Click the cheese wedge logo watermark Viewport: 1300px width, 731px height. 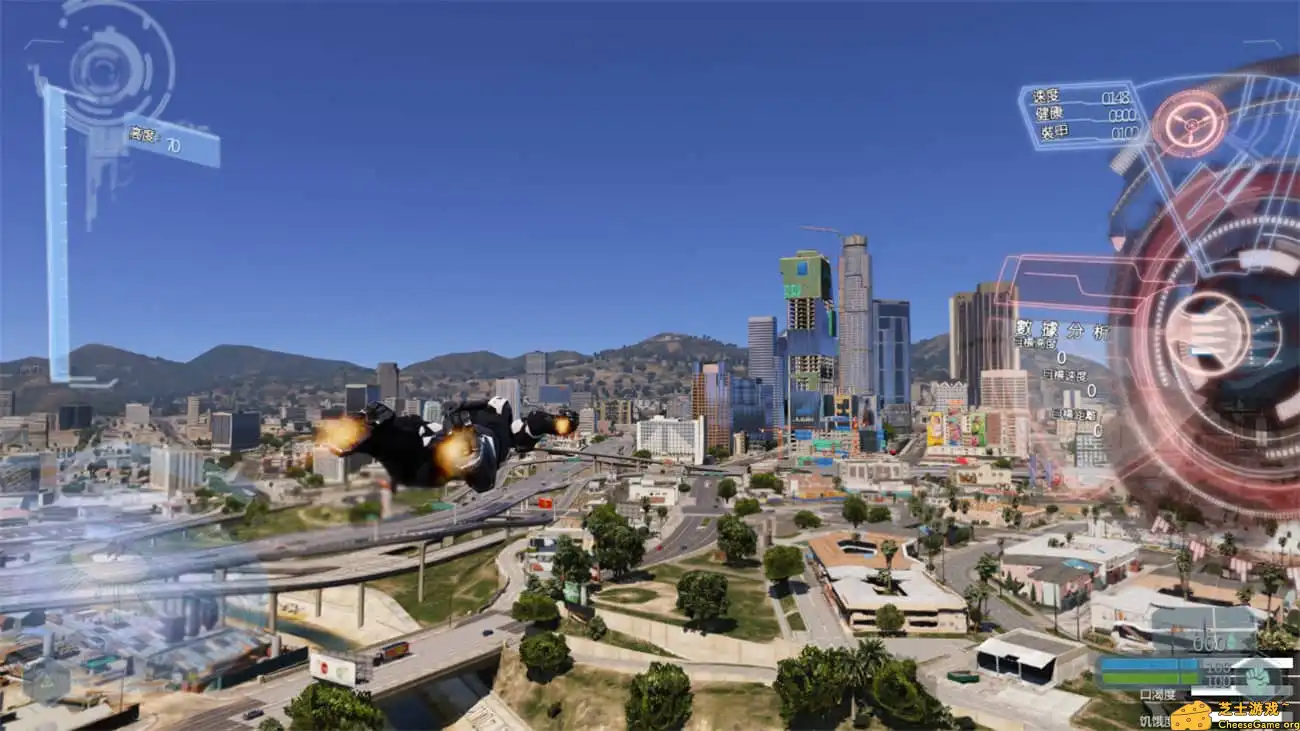[x=1192, y=712]
